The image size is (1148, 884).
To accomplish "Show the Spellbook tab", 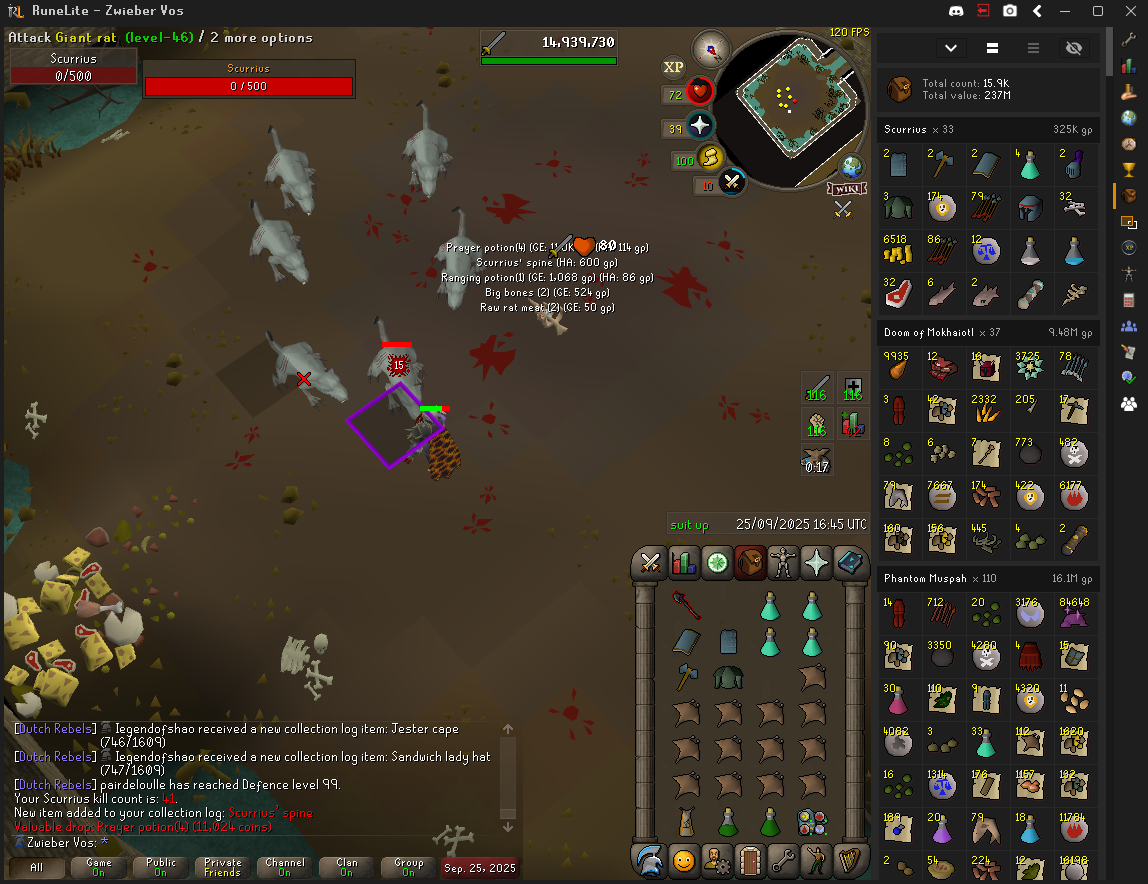I will pos(849,563).
